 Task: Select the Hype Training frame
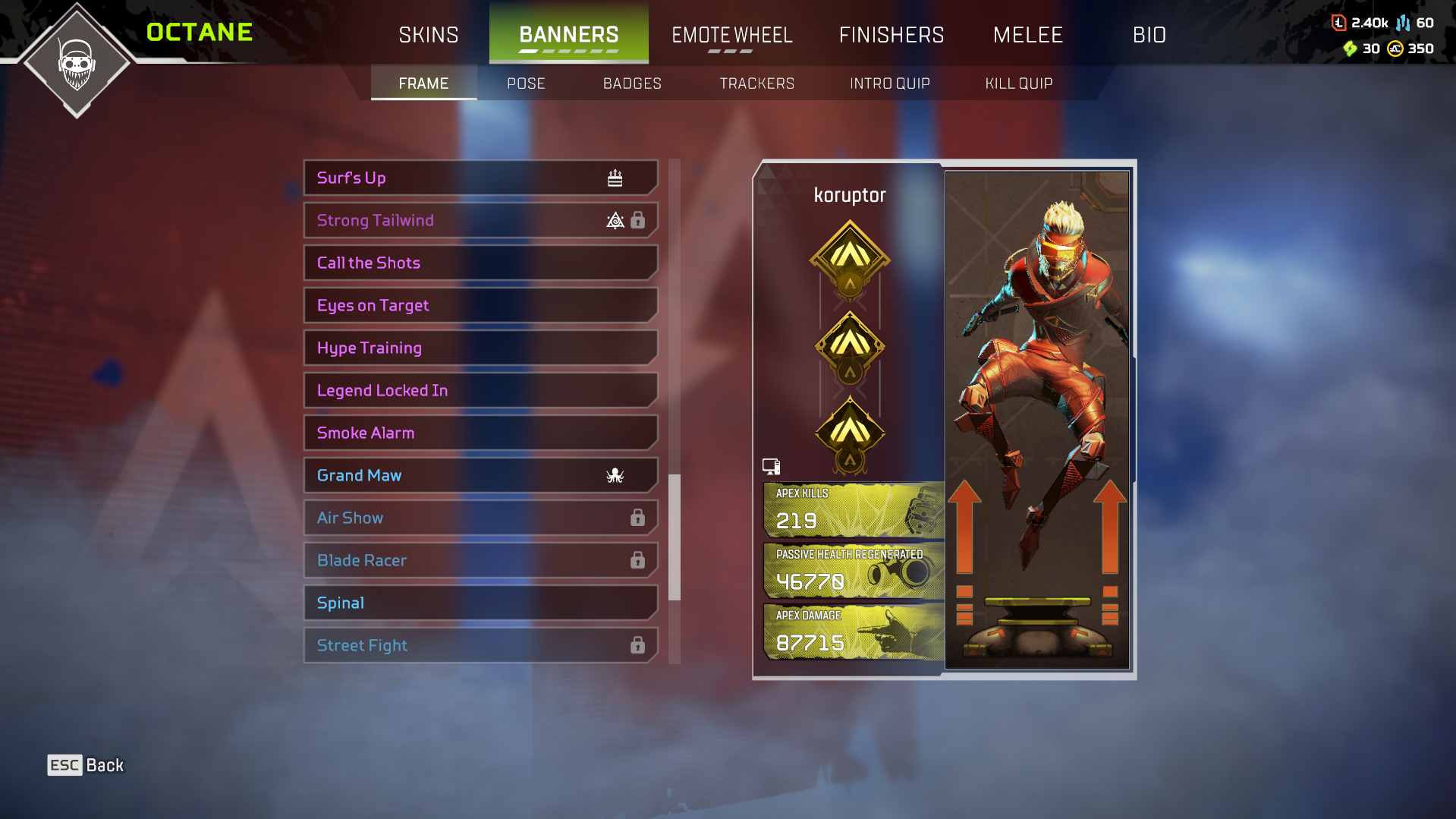click(x=480, y=348)
